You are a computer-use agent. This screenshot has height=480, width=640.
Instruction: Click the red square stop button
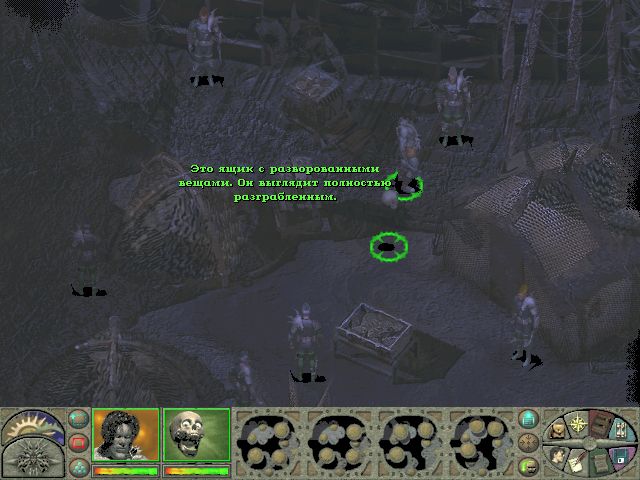click(x=78, y=441)
